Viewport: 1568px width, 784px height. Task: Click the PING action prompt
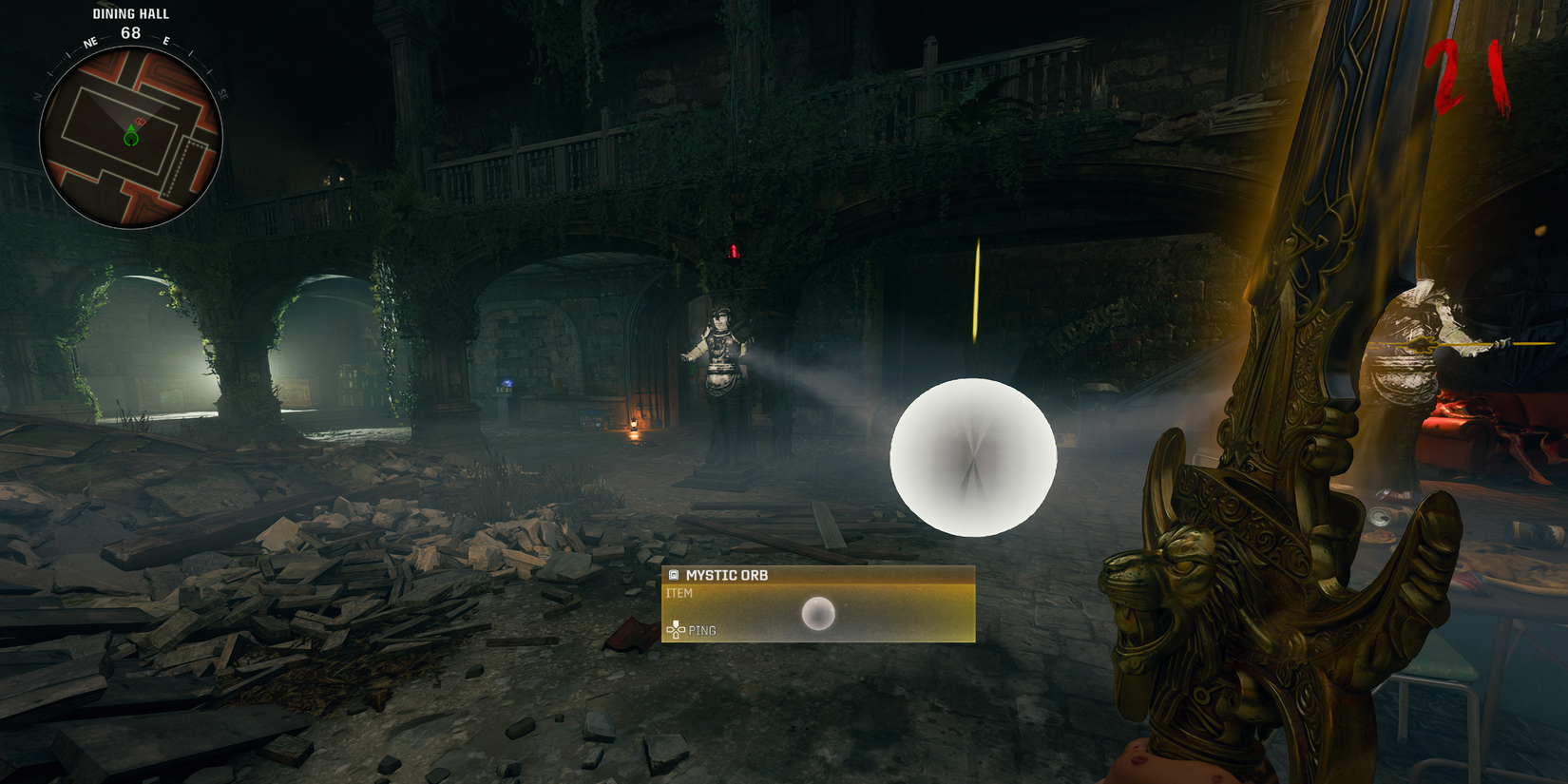click(x=703, y=630)
